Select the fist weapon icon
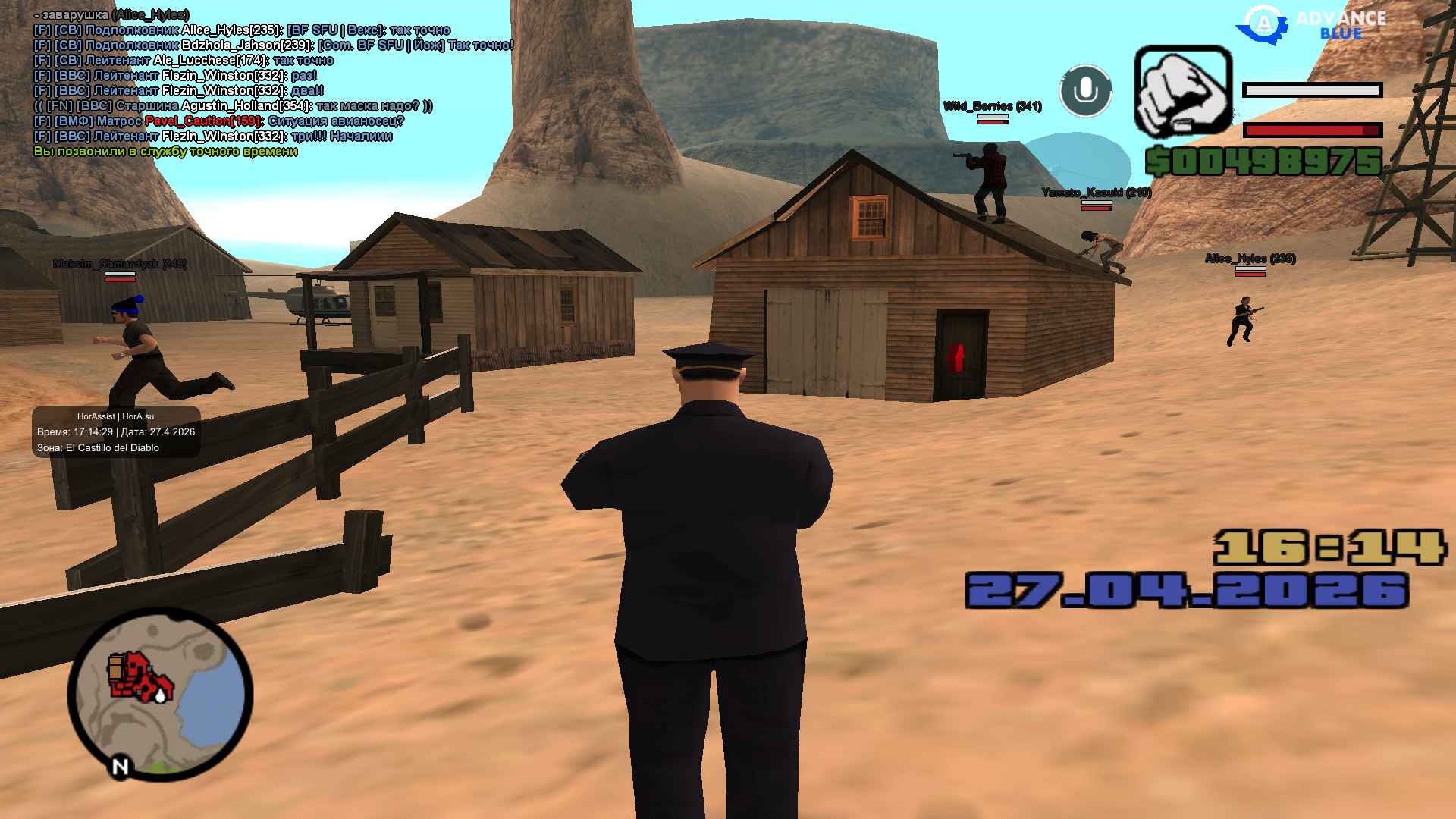This screenshot has height=819, width=1456. click(x=1182, y=91)
